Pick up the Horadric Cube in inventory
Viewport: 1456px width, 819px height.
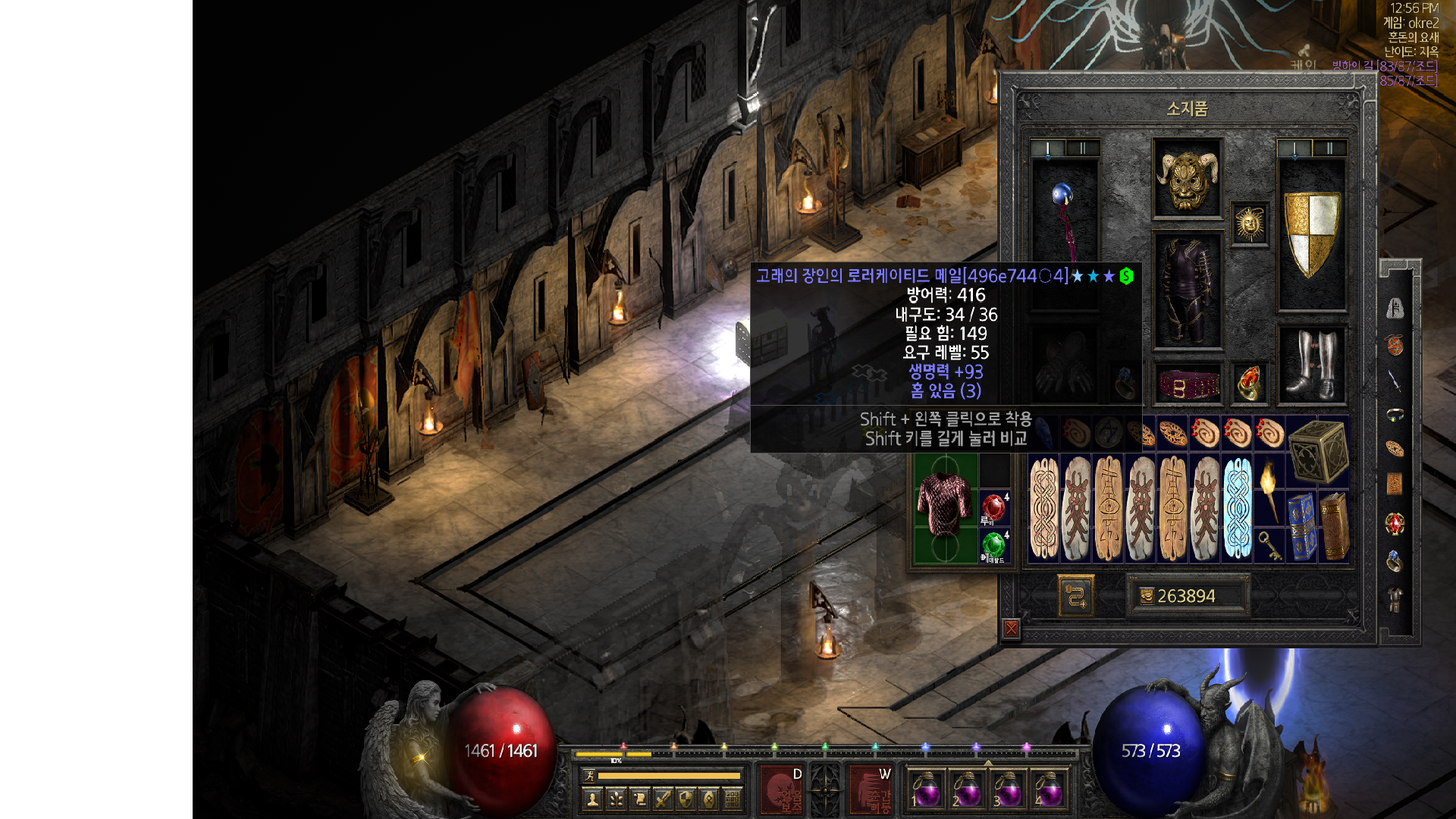pos(1318,452)
